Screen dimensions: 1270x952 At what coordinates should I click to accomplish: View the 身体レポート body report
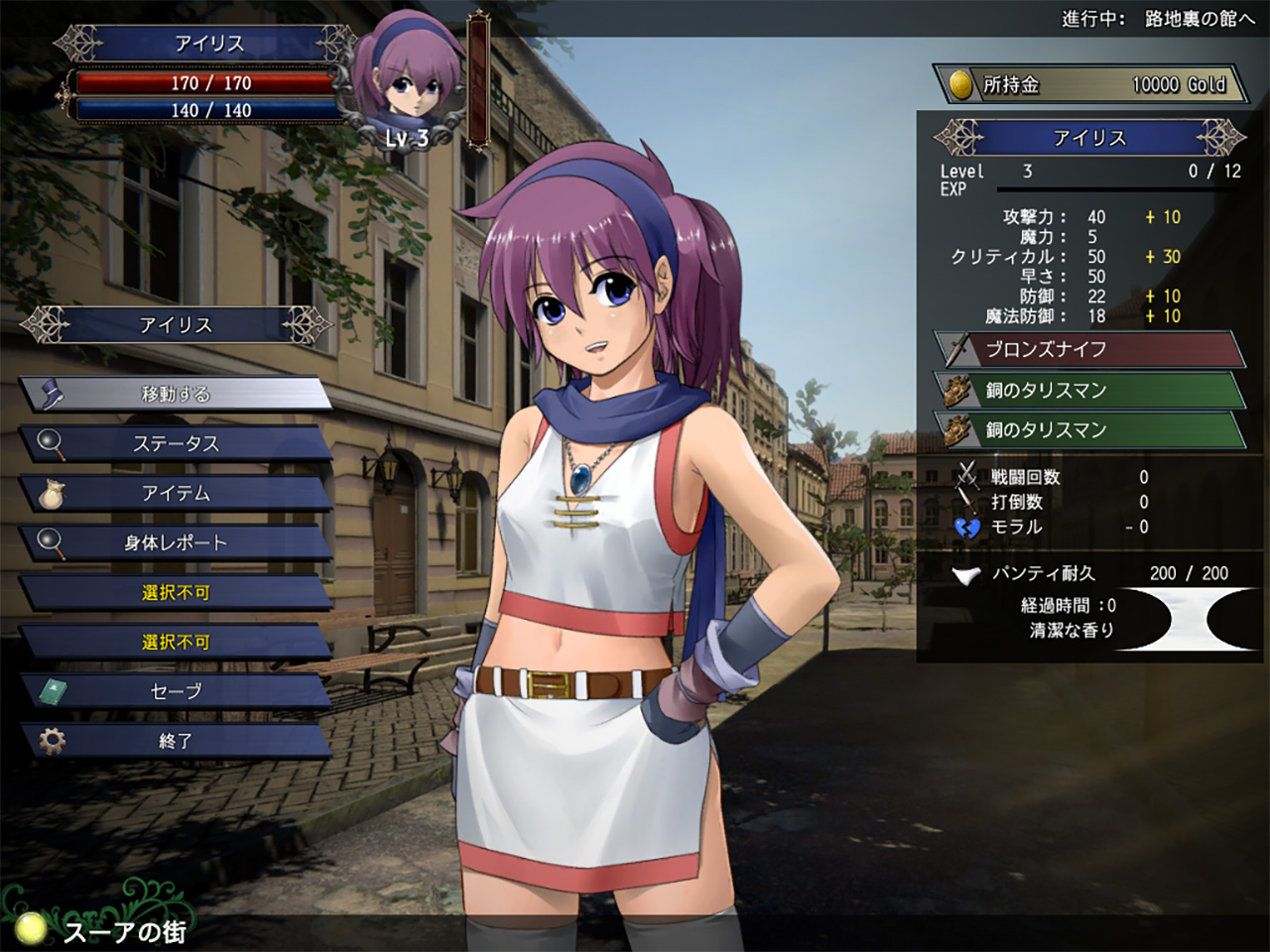coord(176,542)
